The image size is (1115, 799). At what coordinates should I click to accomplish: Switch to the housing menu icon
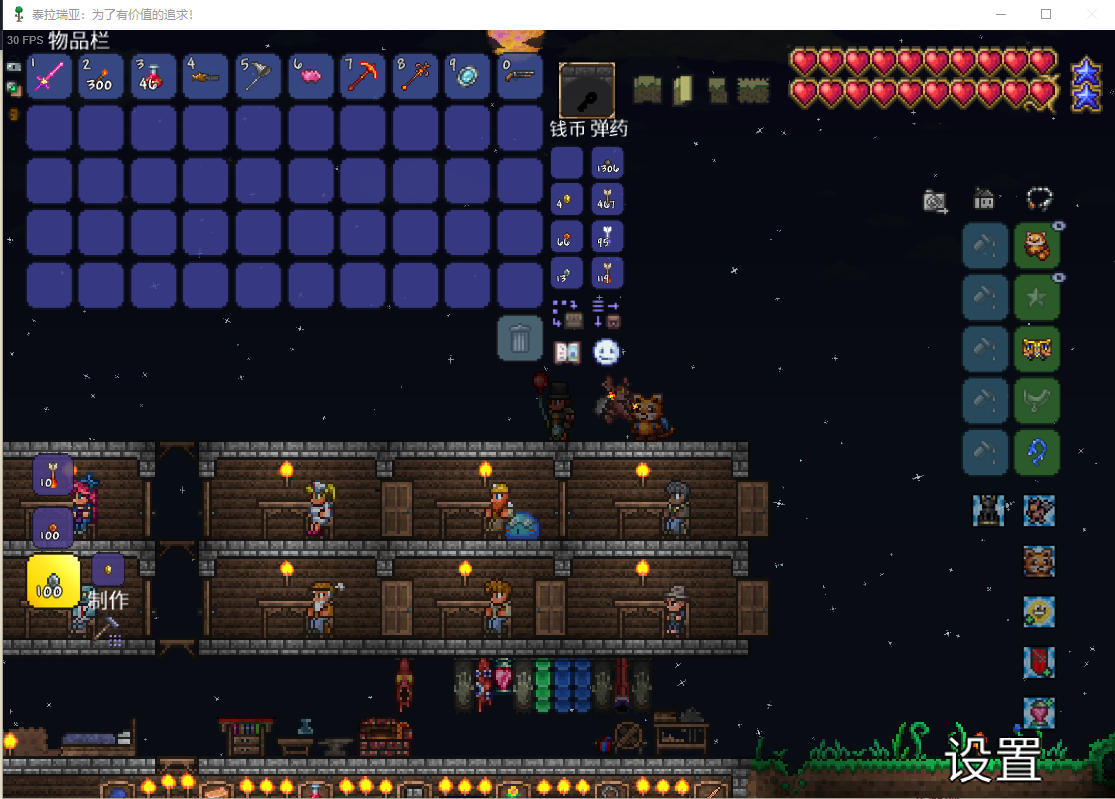tap(984, 200)
